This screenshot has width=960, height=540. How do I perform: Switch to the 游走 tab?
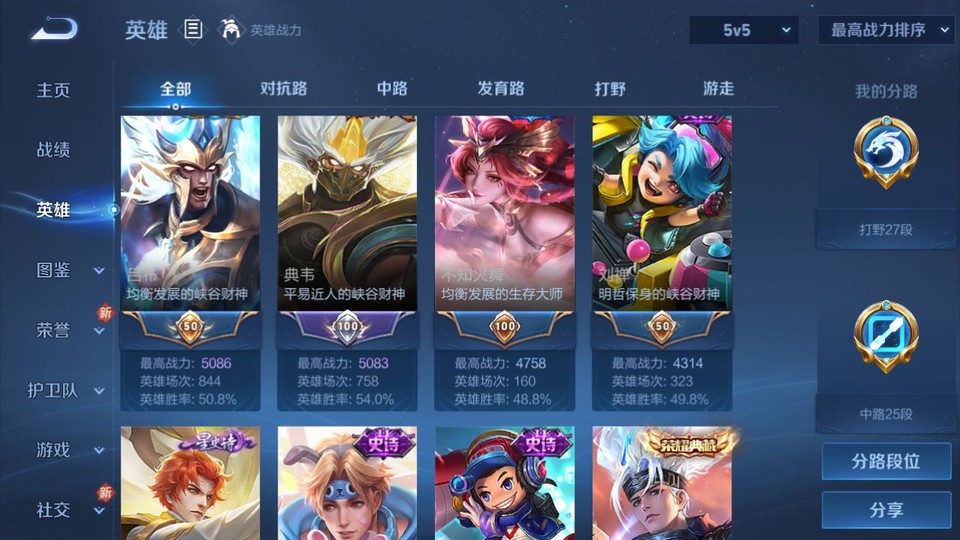point(718,88)
